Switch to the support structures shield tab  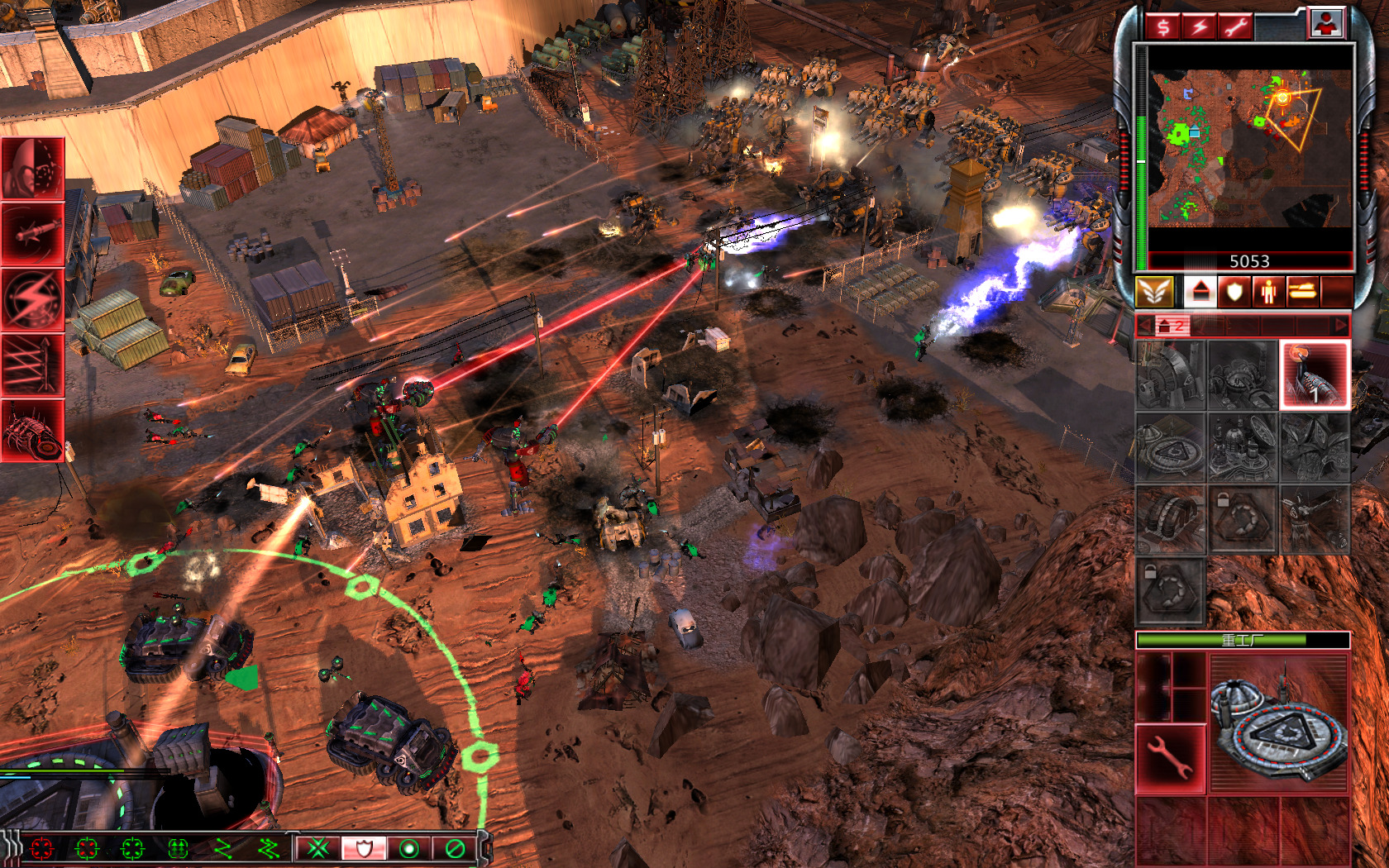1234,292
